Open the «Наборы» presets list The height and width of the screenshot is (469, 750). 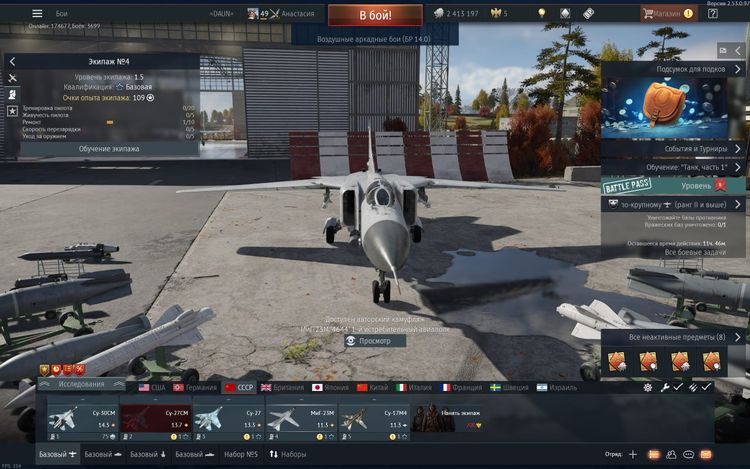pyautogui.click(x=289, y=455)
